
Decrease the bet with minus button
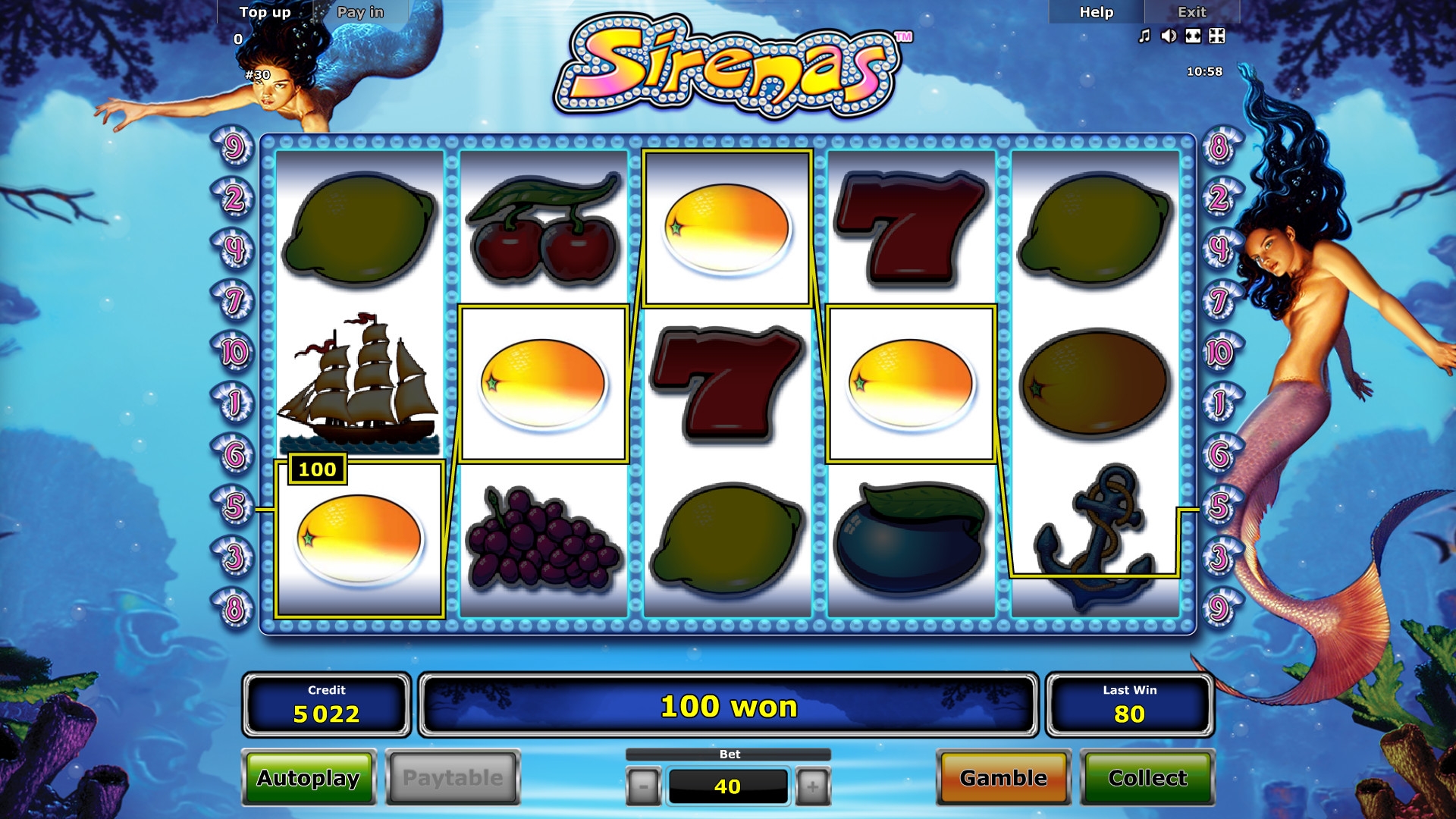643,786
